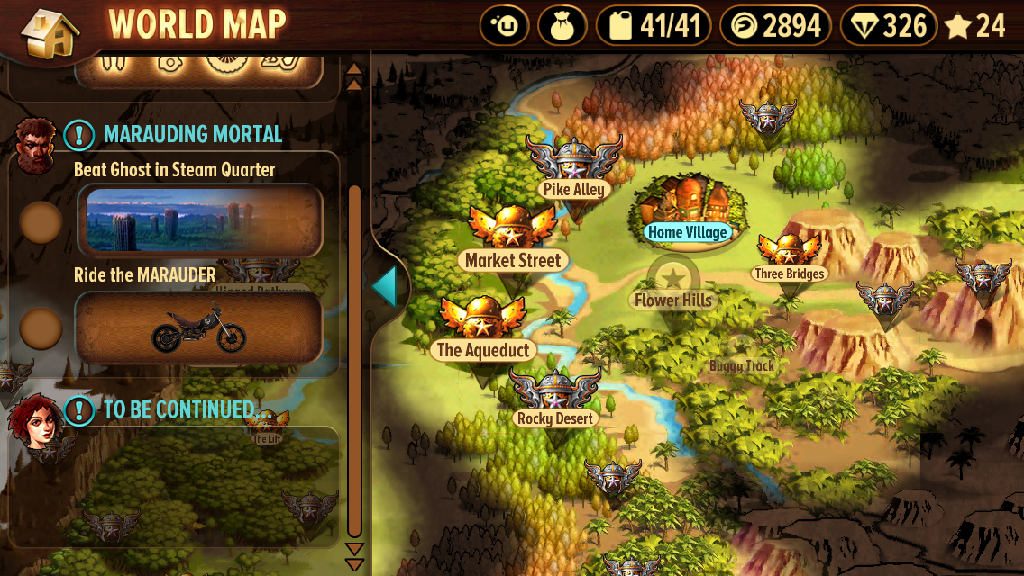
Task: Open the coin bag shop icon
Action: 562,26
